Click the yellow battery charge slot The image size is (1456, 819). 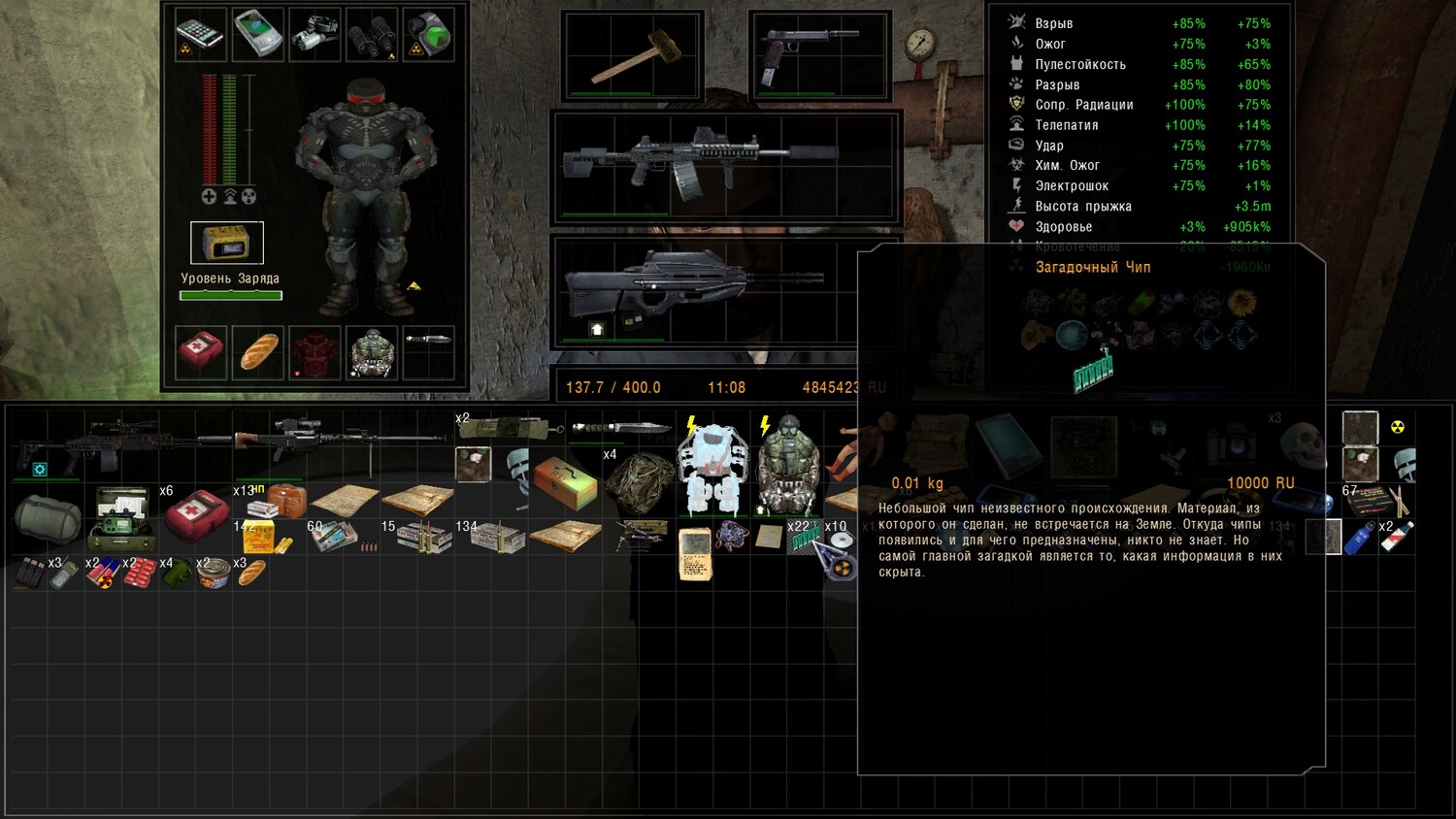(x=226, y=243)
